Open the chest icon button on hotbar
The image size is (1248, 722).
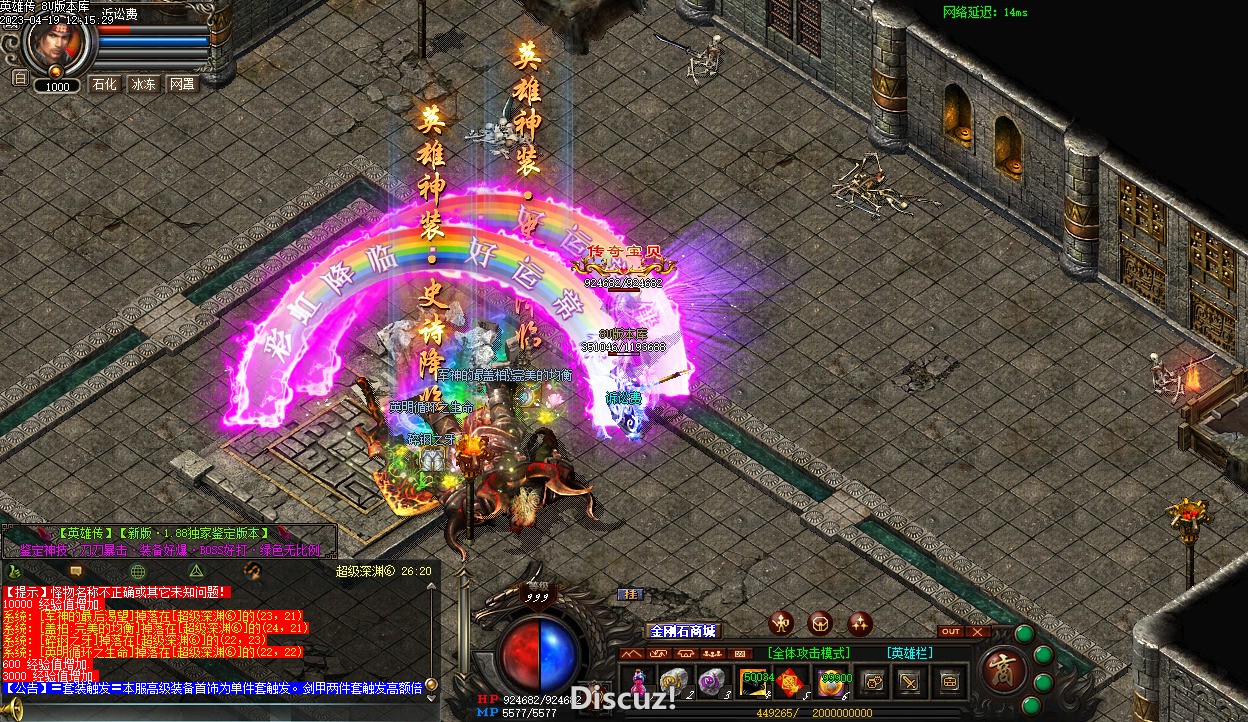click(949, 682)
